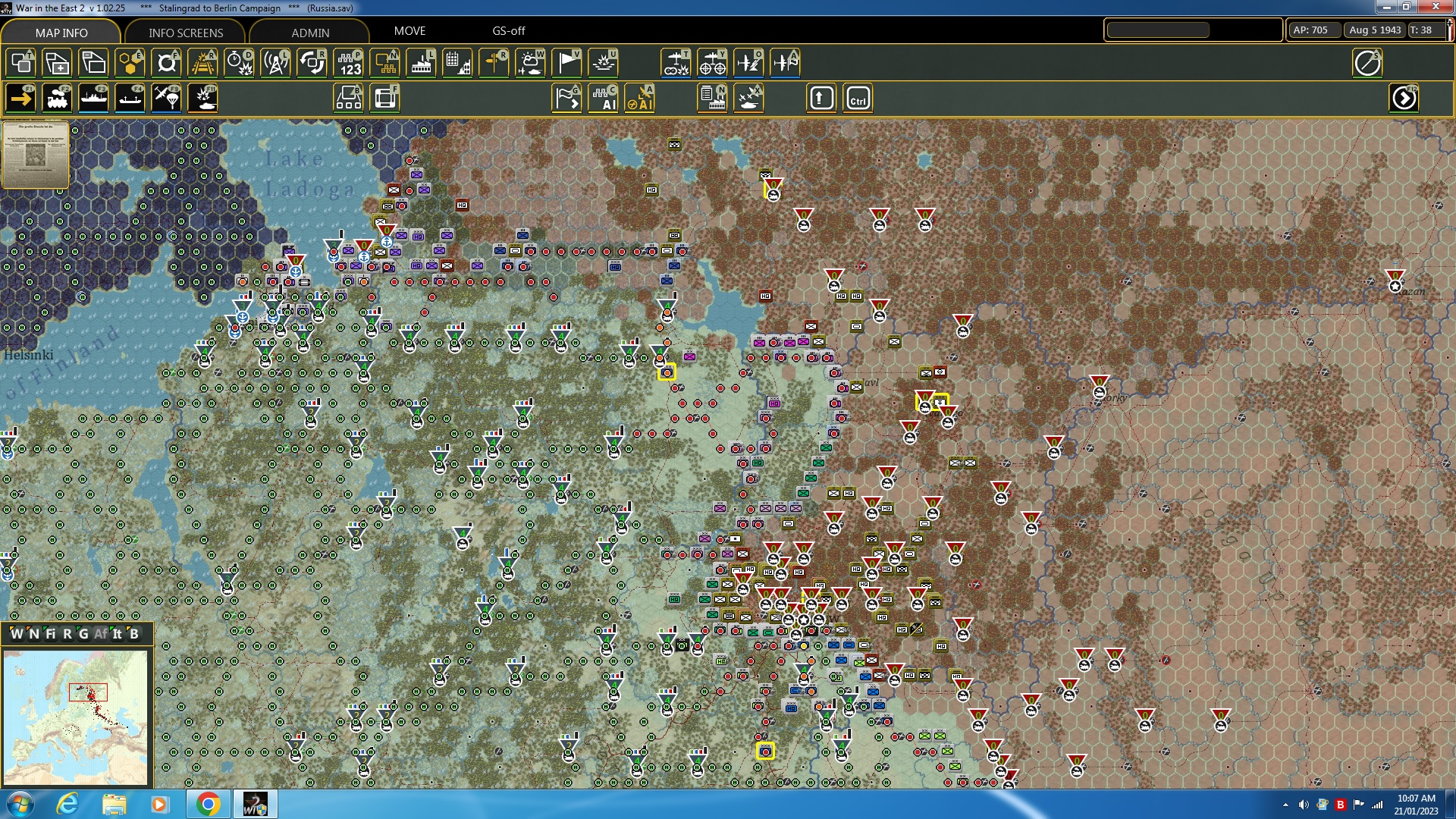Image resolution: width=1456 pixels, height=819 pixels.
Task: Open the ADMIN tab
Action: [x=311, y=33]
